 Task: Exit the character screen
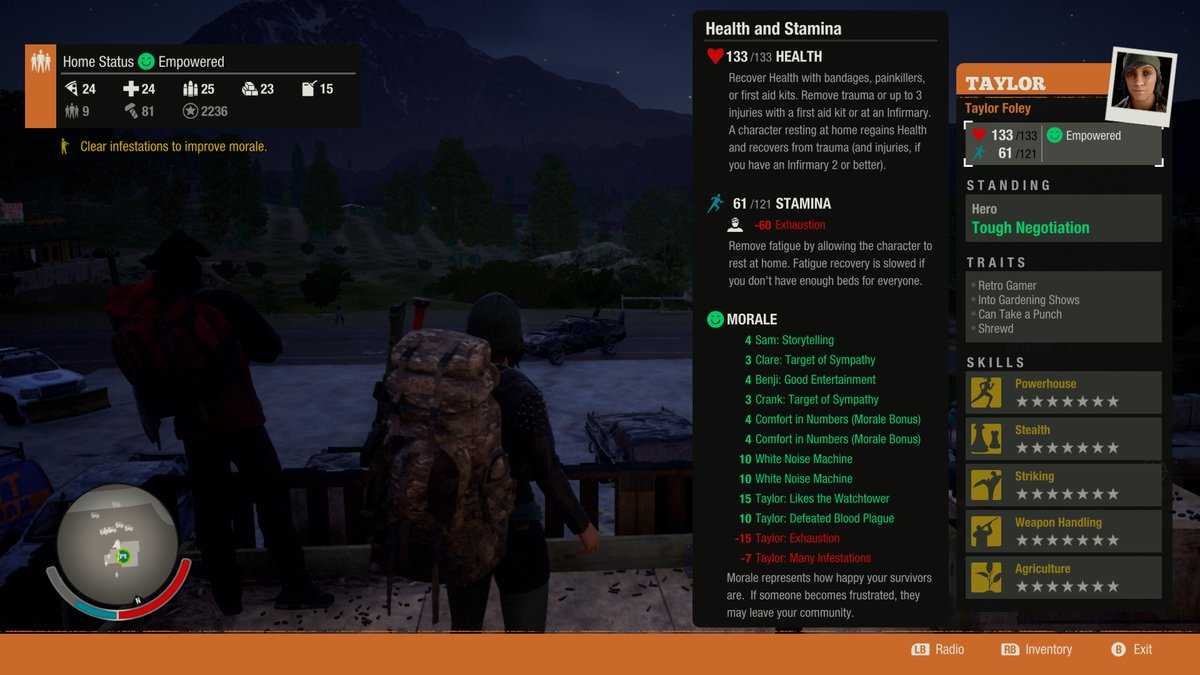1131,650
